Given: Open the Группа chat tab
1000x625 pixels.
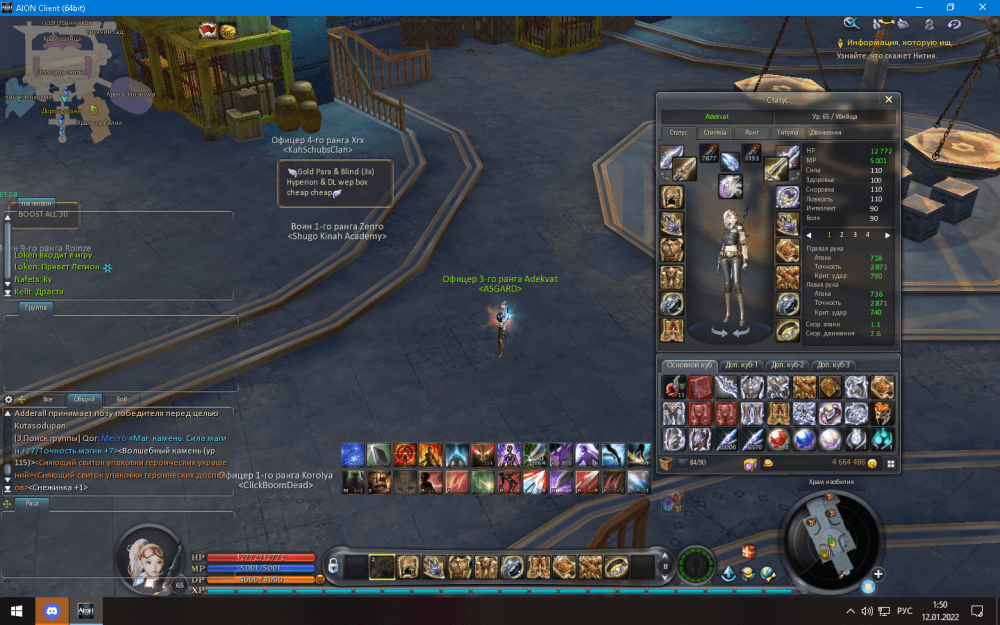Looking at the screenshot, I should click(37, 307).
